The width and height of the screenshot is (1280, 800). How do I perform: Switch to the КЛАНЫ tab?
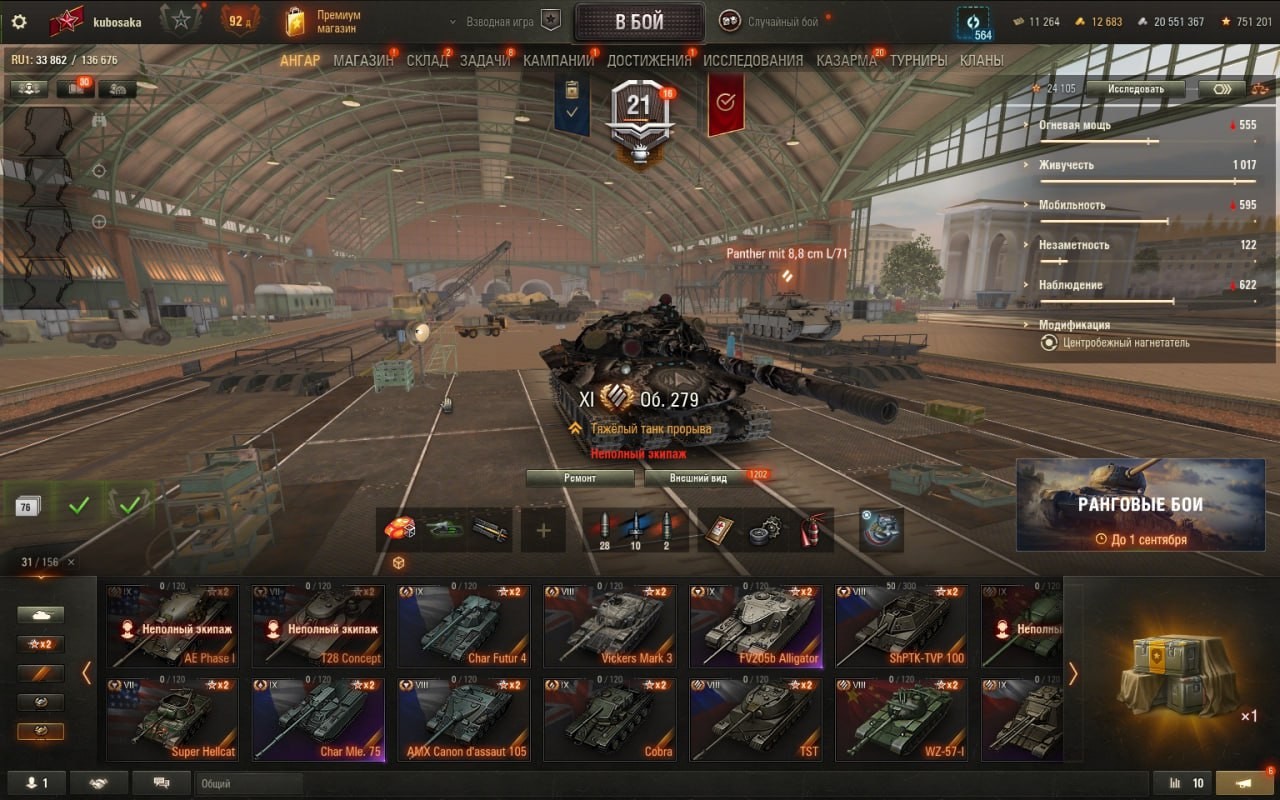(x=981, y=60)
